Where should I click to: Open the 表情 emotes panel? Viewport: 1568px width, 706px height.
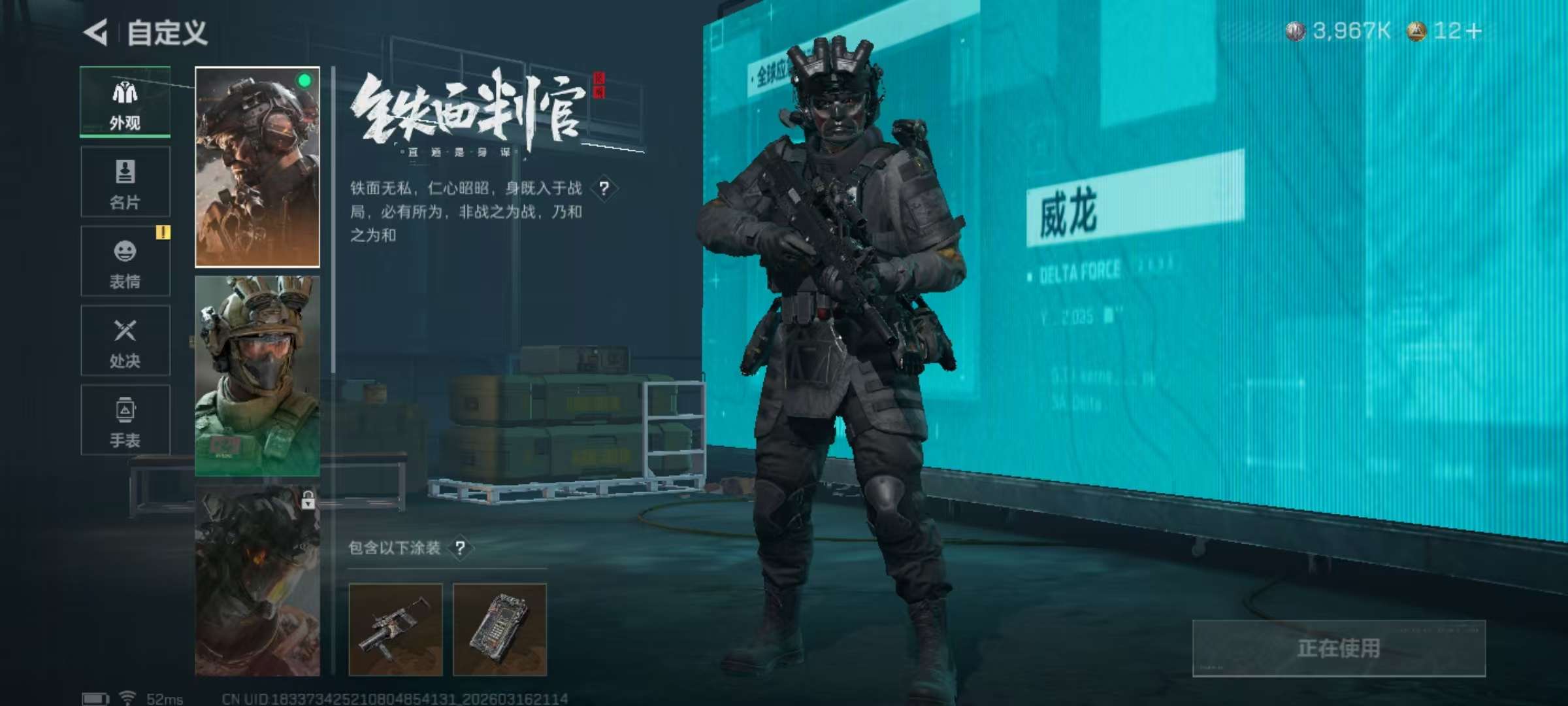point(124,261)
